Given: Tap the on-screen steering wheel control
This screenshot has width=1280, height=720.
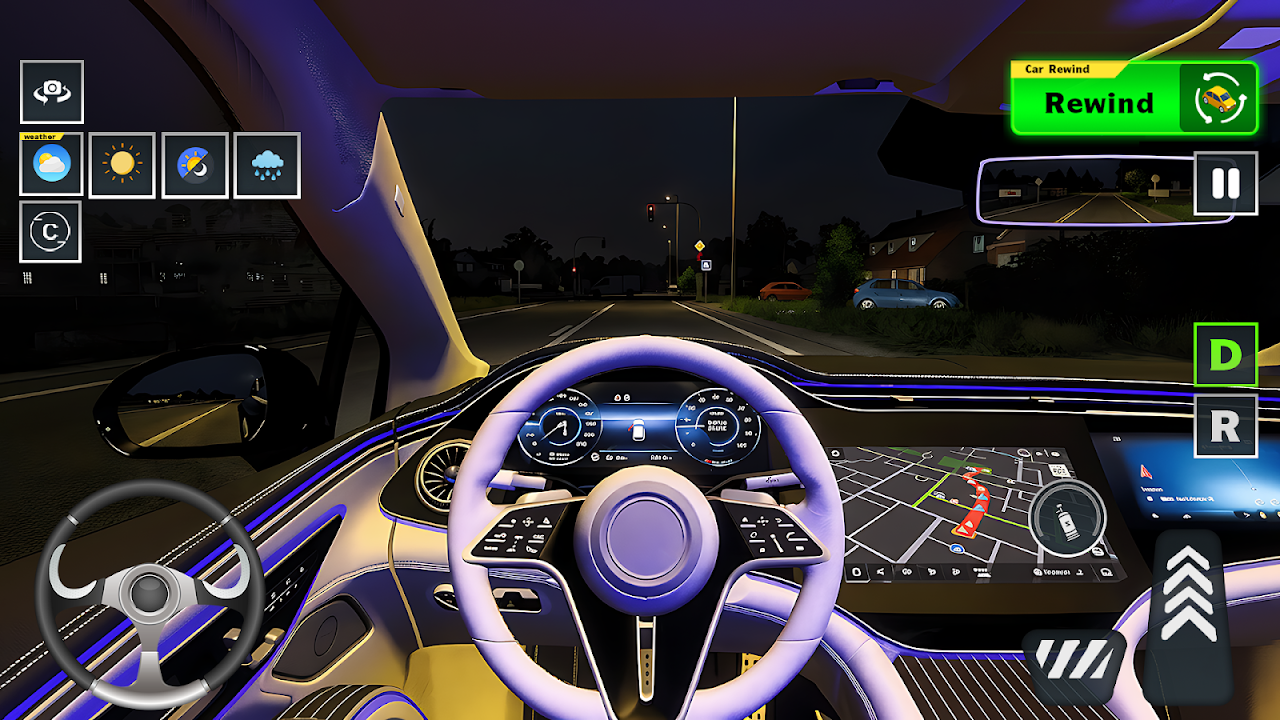Looking at the screenshot, I should (150, 594).
